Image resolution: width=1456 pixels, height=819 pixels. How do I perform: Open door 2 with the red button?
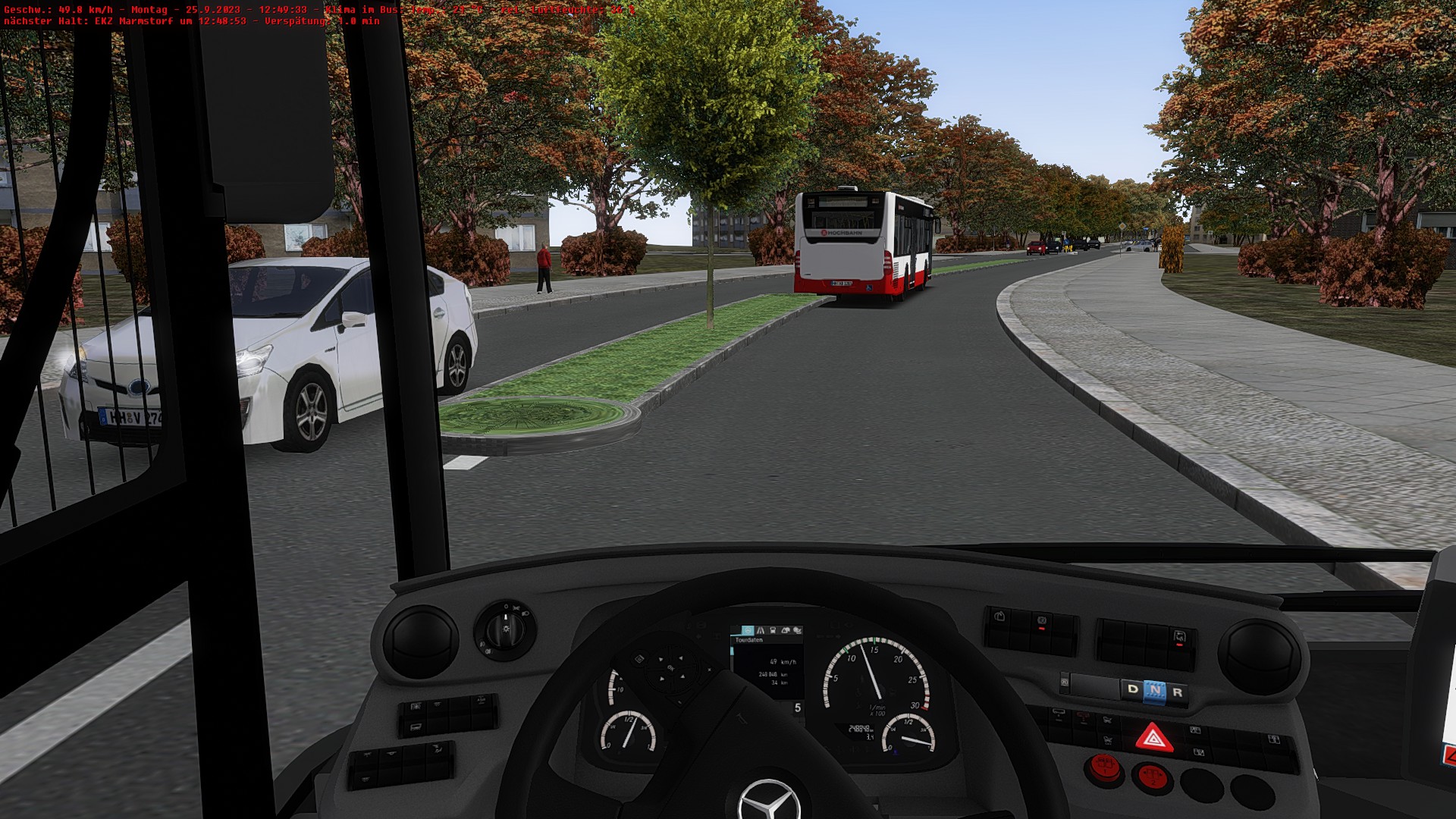pyautogui.click(x=1151, y=777)
